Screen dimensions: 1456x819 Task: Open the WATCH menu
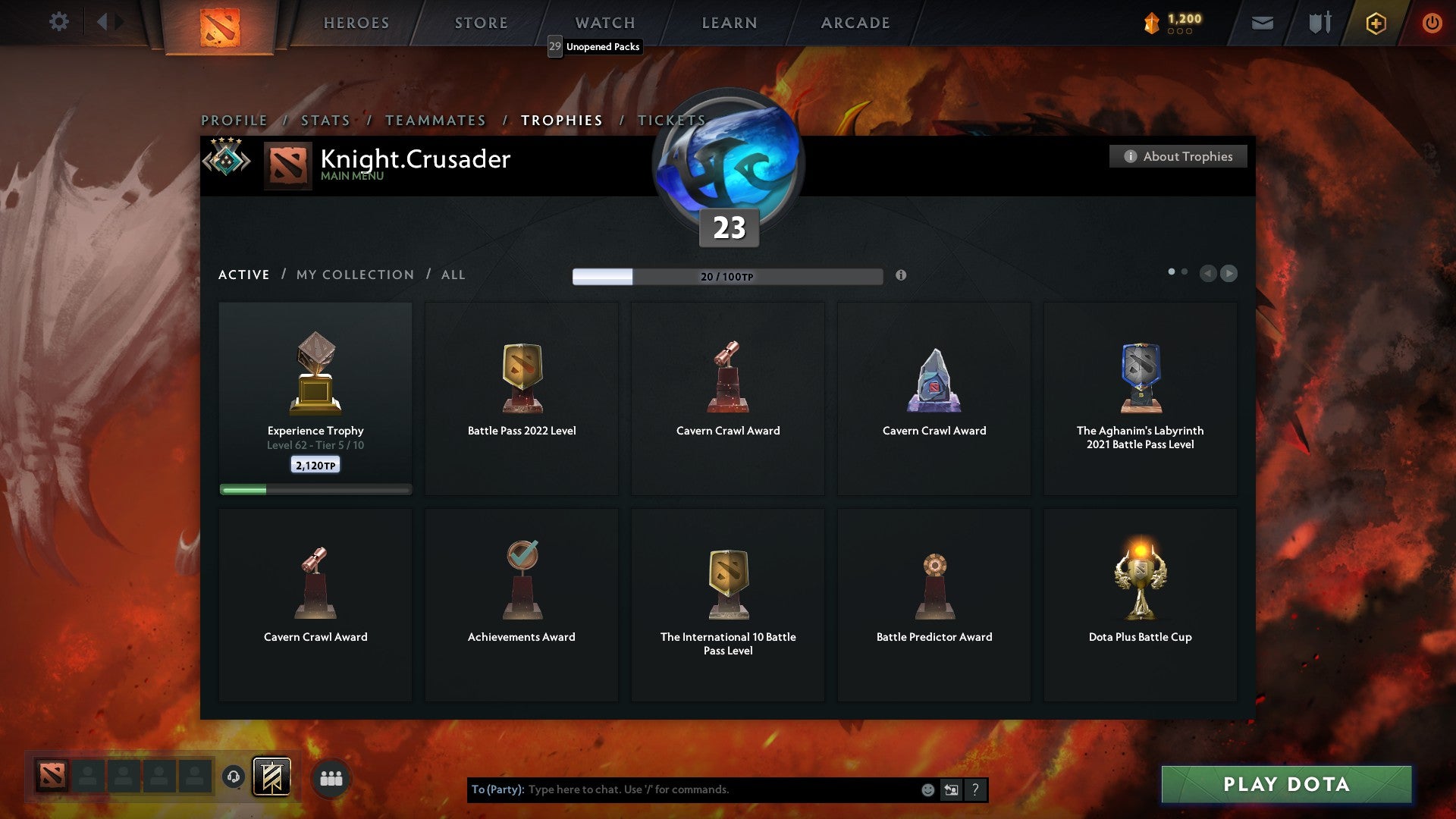[x=604, y=23]
